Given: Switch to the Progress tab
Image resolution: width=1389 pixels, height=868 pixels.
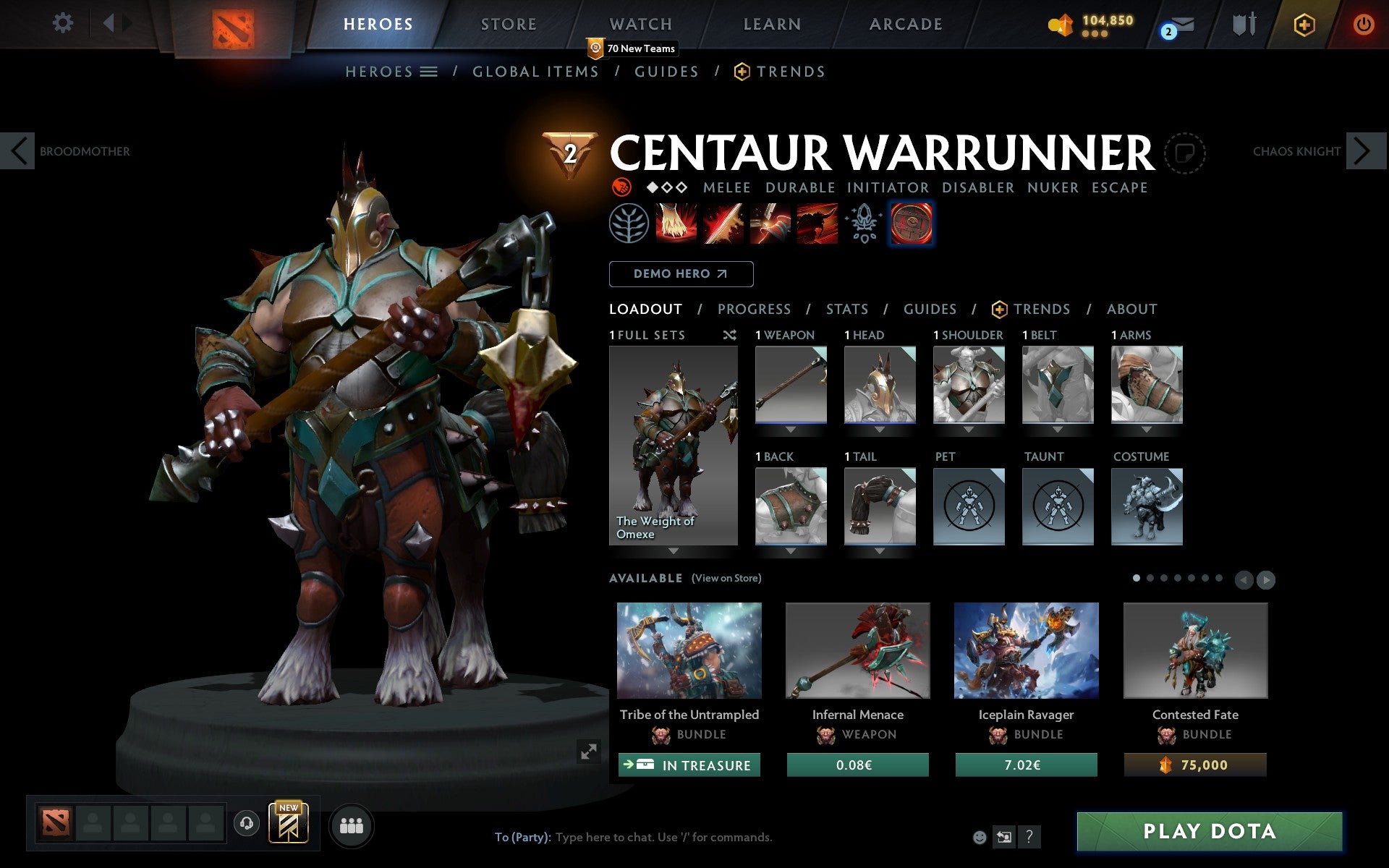Looking at the screenshot, I should (x=754, y=310).
